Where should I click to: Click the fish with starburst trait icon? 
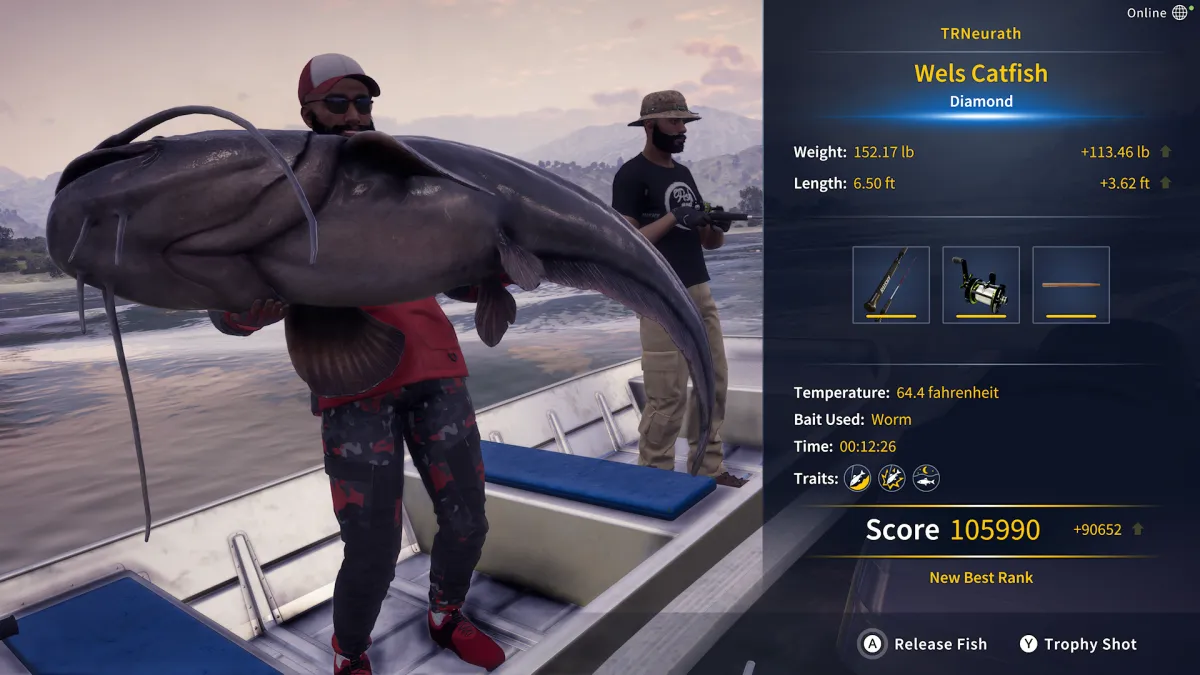click(892, 478)
